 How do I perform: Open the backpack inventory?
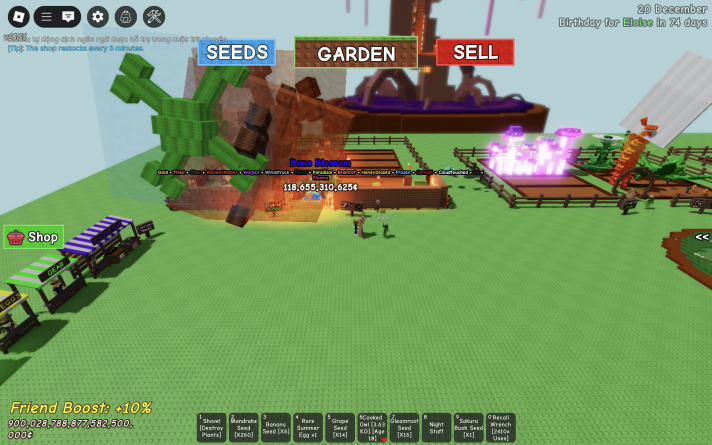pyautogui.click(x=125, y=17)
